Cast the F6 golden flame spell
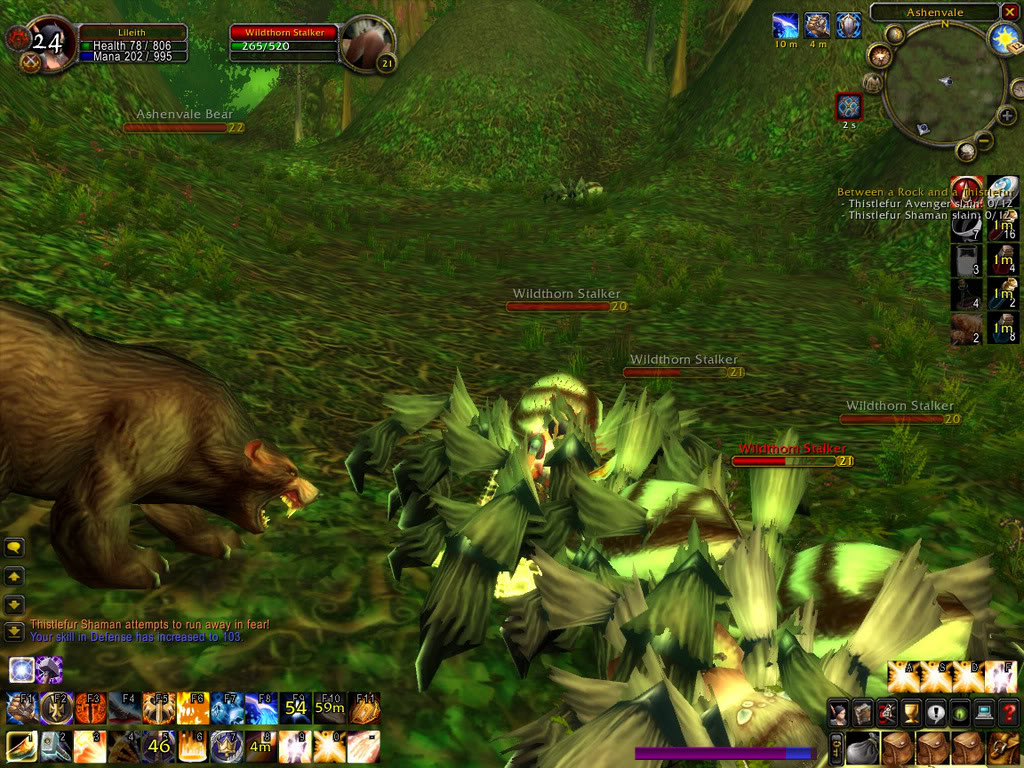 193,707
